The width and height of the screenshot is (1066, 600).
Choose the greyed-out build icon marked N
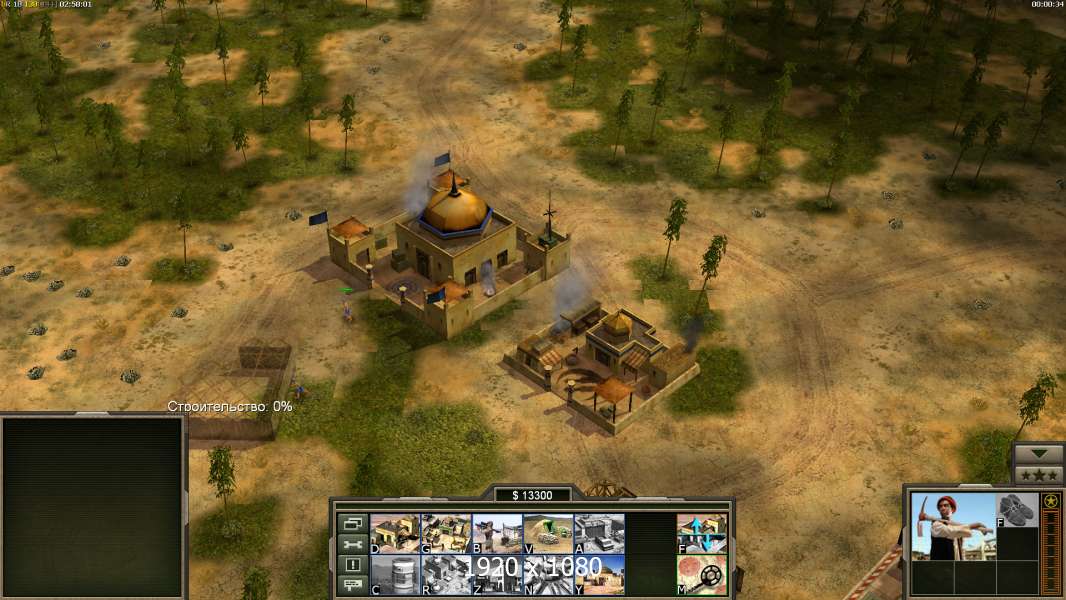[548, 574]
